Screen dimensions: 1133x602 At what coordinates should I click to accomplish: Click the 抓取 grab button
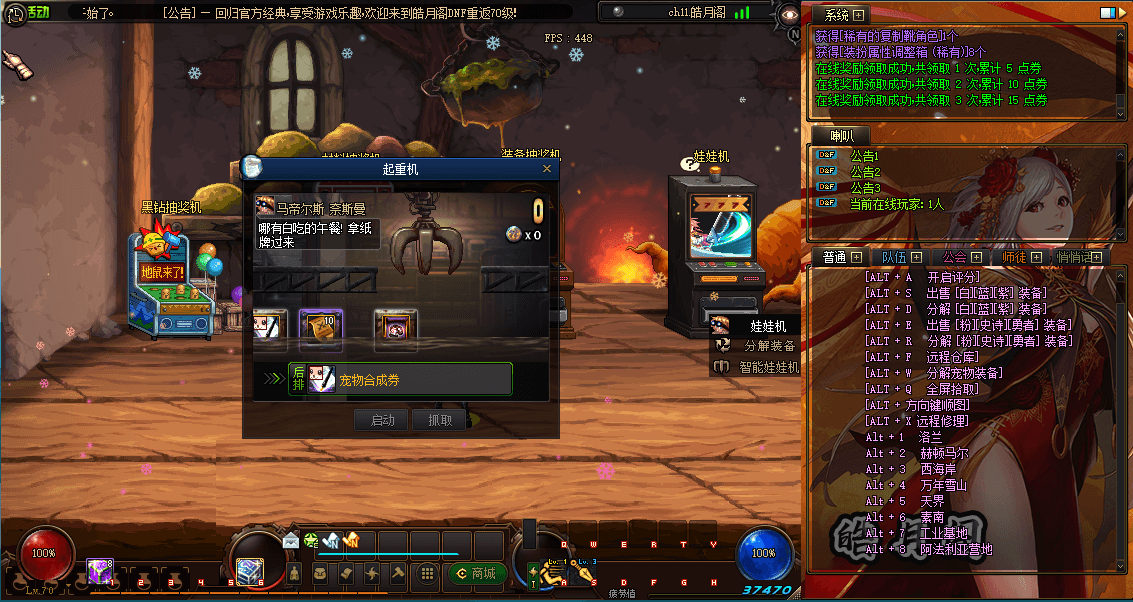[x=440, y=420]
